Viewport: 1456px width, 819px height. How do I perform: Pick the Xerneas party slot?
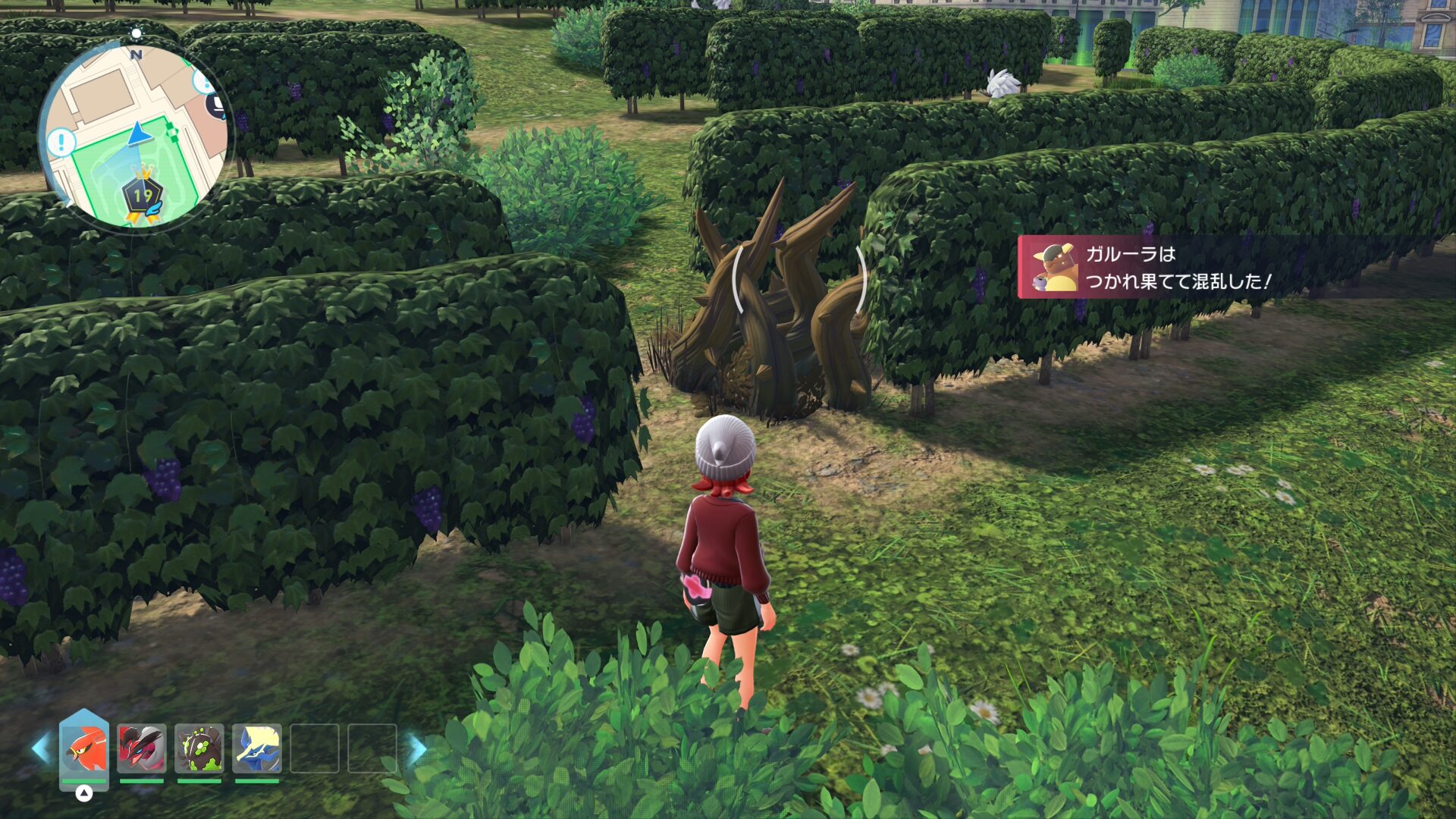tap(257, 748)
